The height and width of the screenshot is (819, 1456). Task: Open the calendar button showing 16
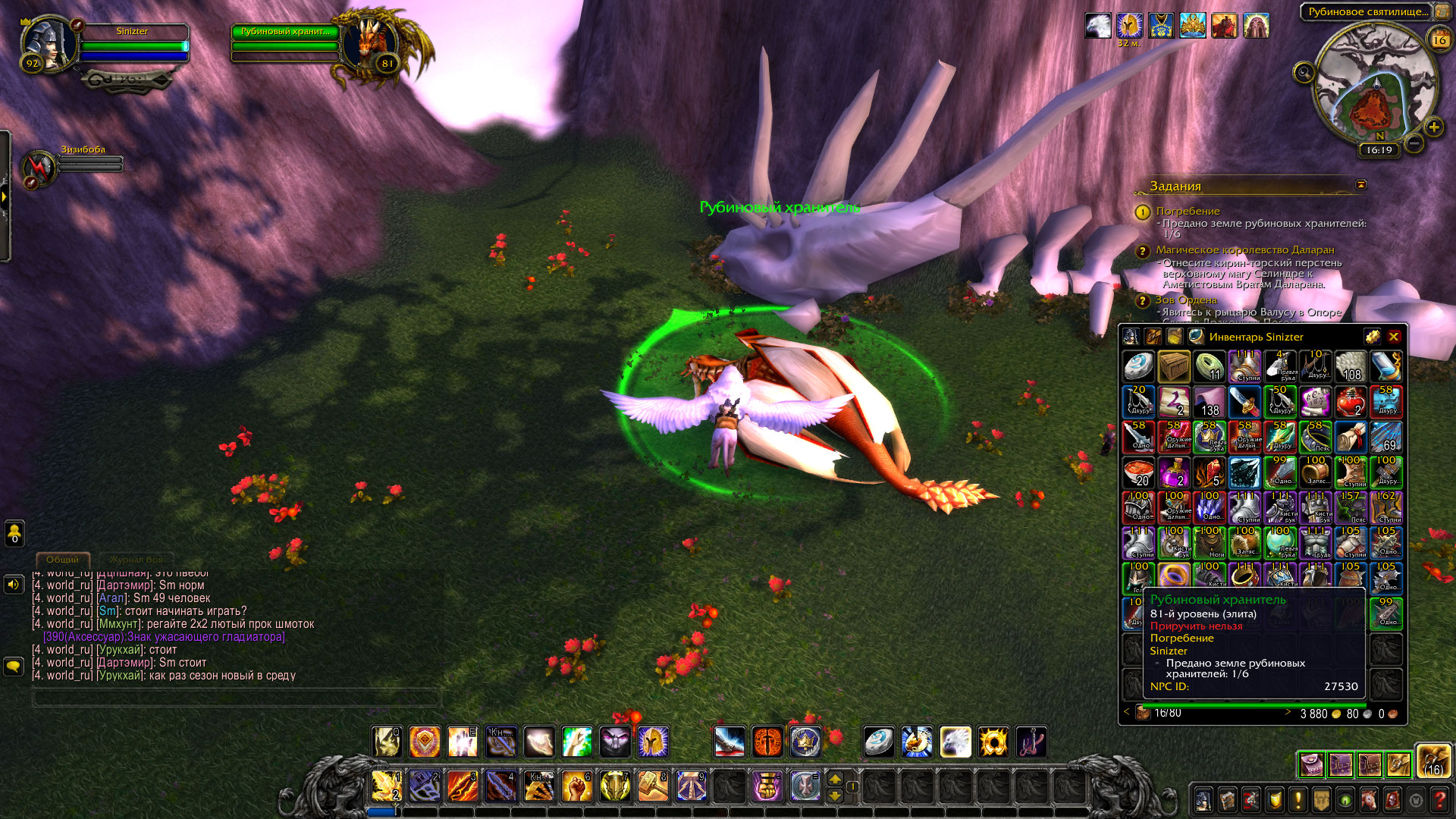click(x=1439, y=40)
